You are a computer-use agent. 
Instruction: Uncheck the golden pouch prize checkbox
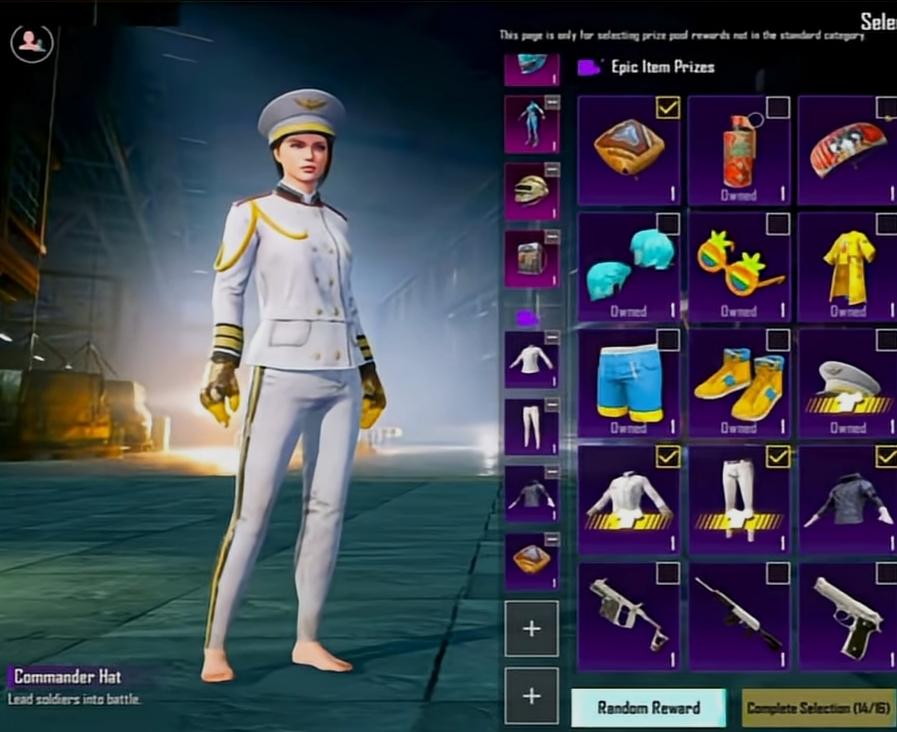[668, 107]
